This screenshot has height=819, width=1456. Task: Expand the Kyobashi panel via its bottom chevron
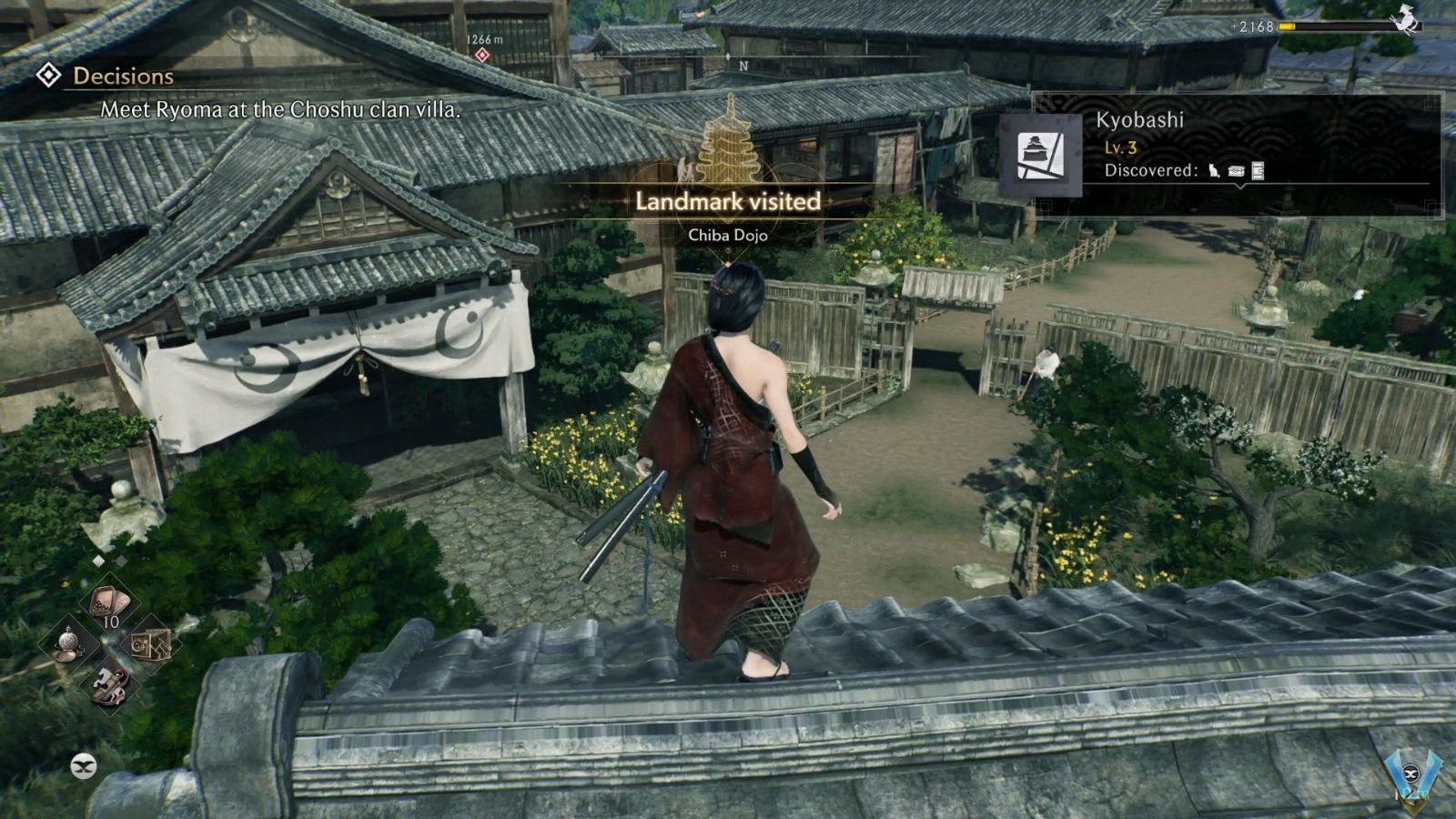coord(1239,187)
